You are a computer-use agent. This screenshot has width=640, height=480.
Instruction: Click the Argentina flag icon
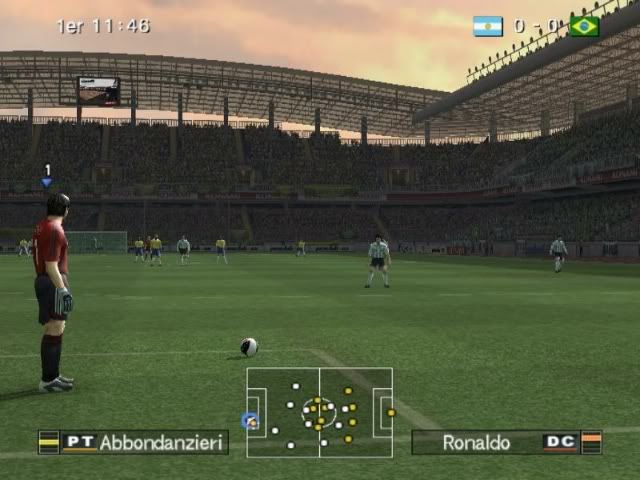[488, 26]
